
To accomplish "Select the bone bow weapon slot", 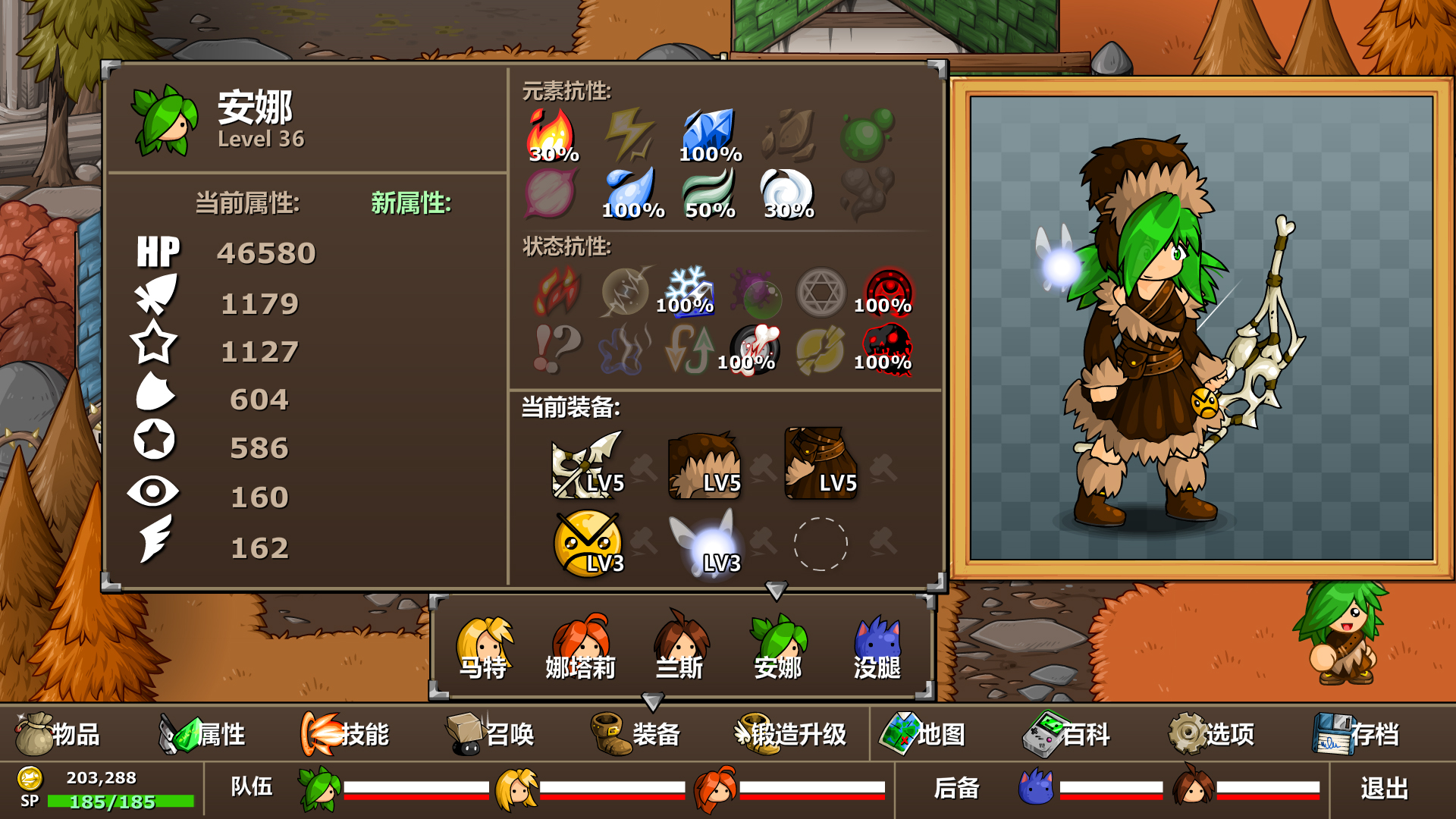I will pyautogui.click(x=588, y=465).
